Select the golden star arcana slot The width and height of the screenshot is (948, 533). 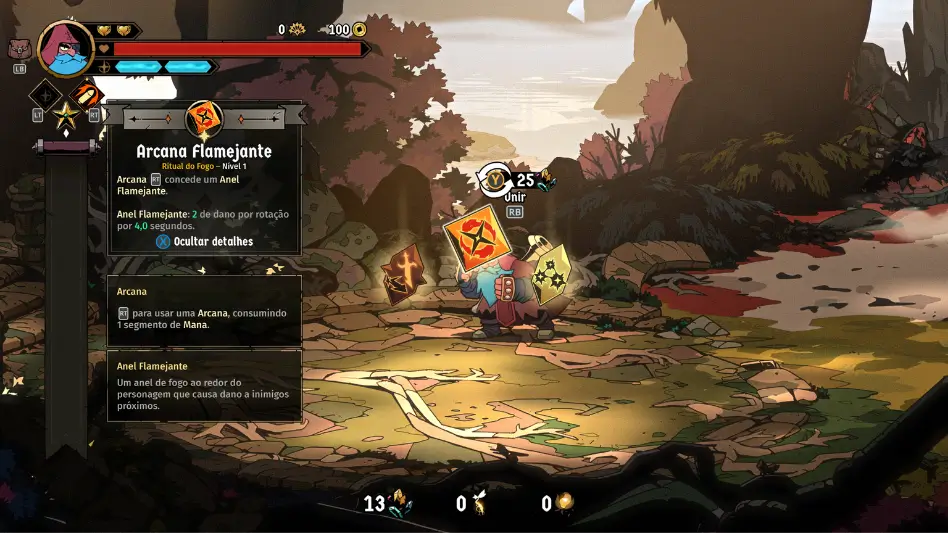[66, 116]
